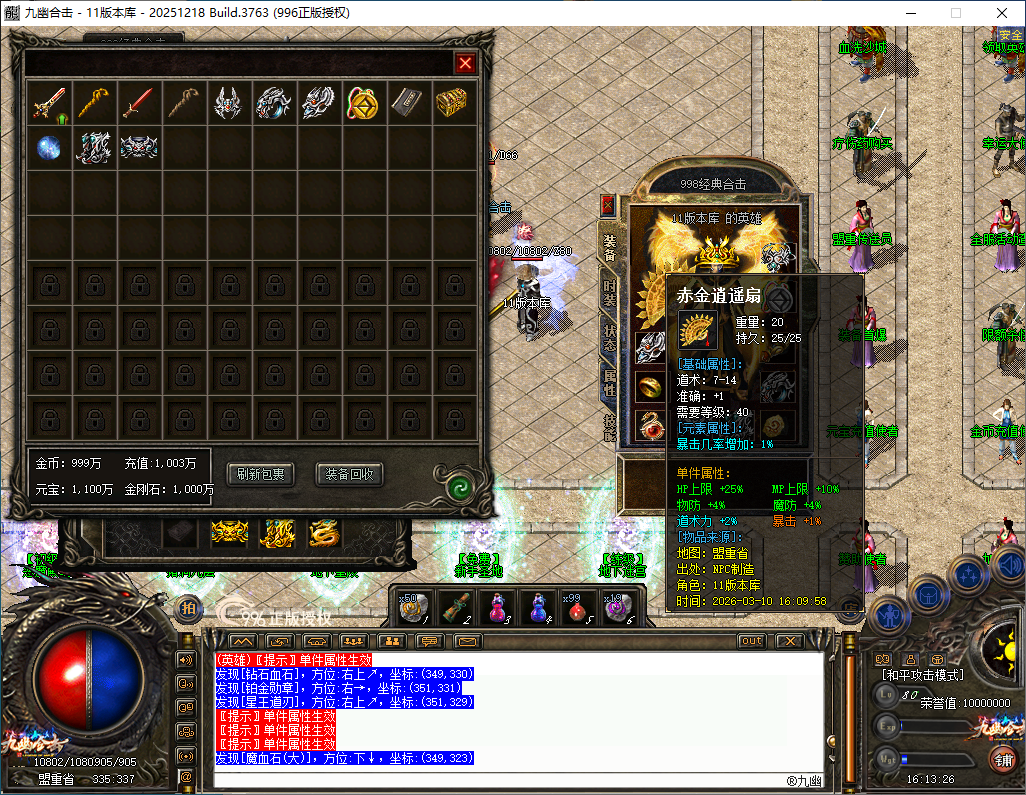
Task: Click the green swirl button on the bag
Action: click(x=459, y=487)
